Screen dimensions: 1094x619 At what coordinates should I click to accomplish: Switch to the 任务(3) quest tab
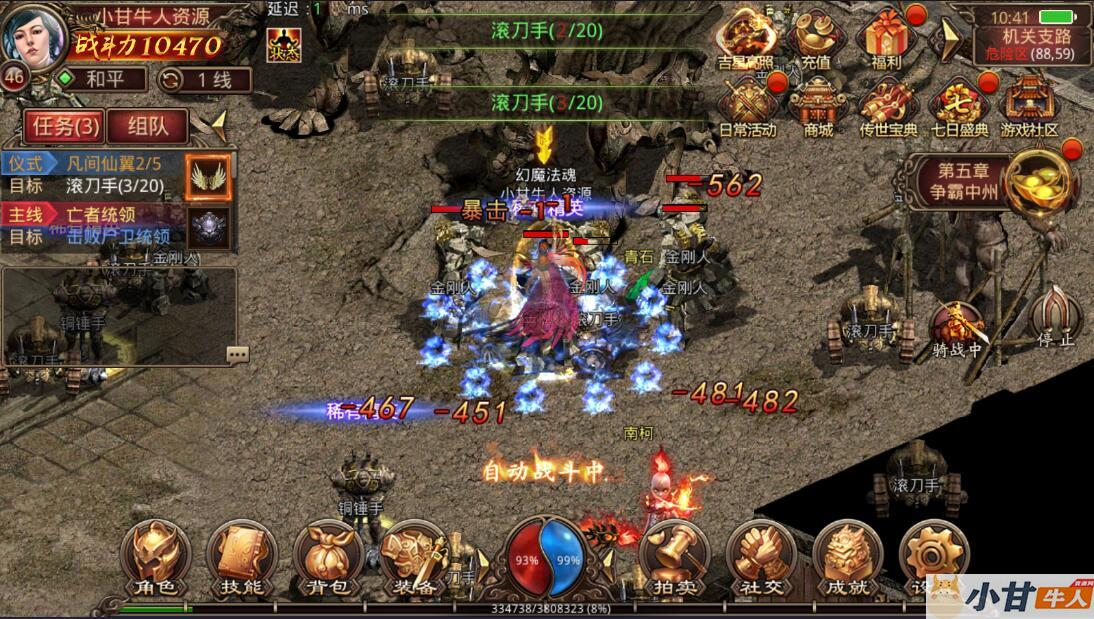[66, 126]
